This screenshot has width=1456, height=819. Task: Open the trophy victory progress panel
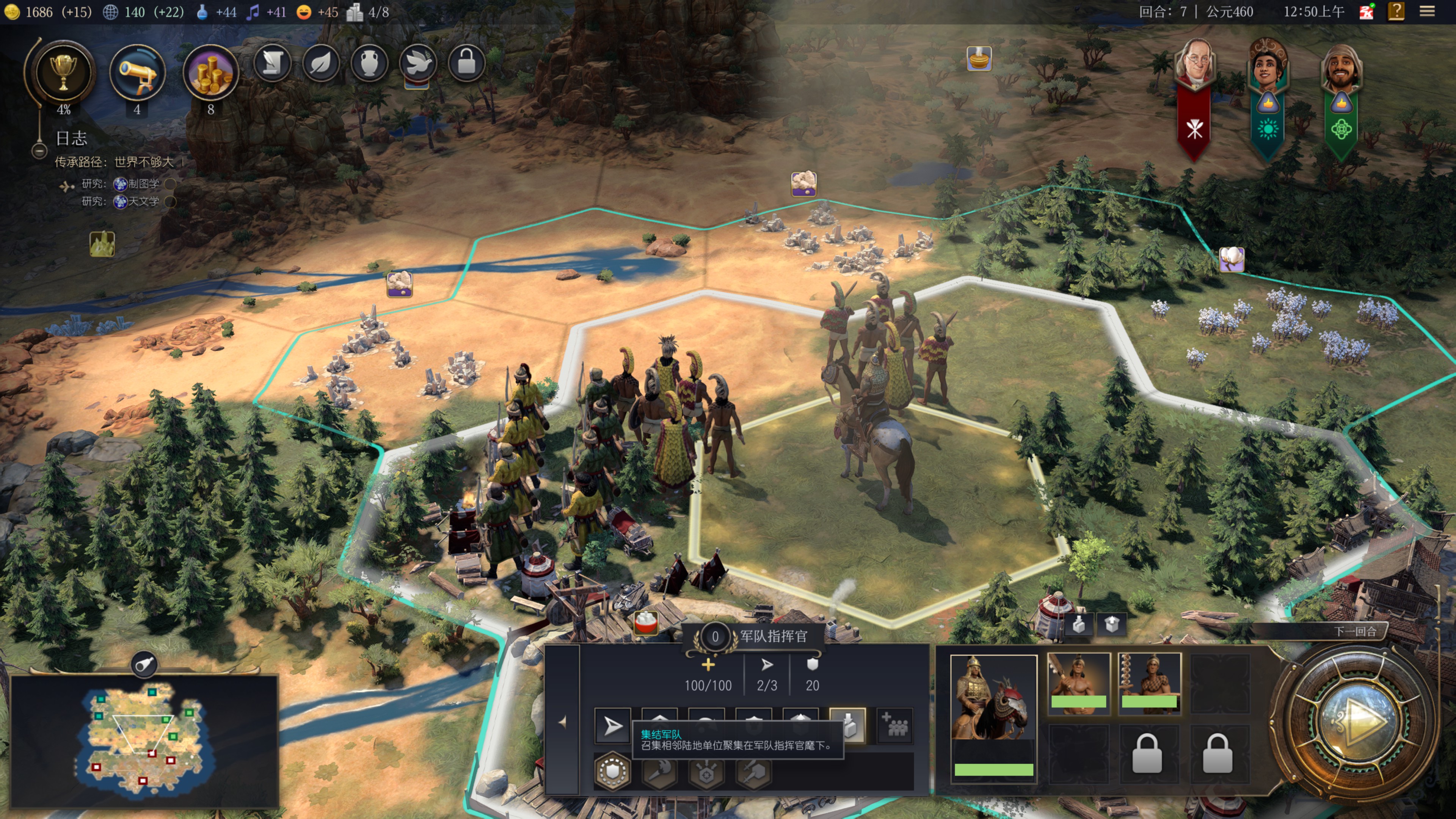click(63, 72)
